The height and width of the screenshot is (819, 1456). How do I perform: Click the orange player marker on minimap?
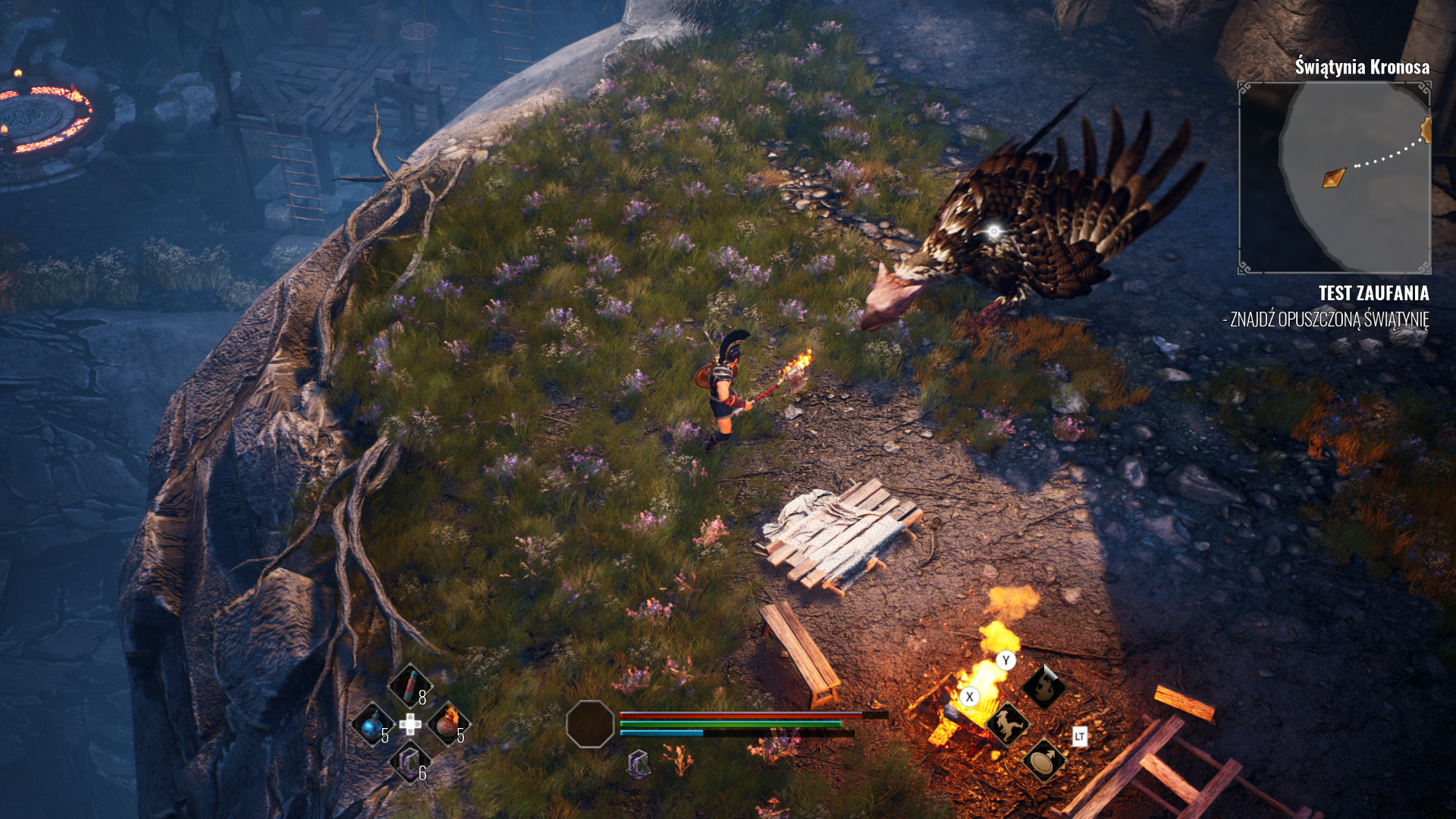click(x=1333, y=178)
